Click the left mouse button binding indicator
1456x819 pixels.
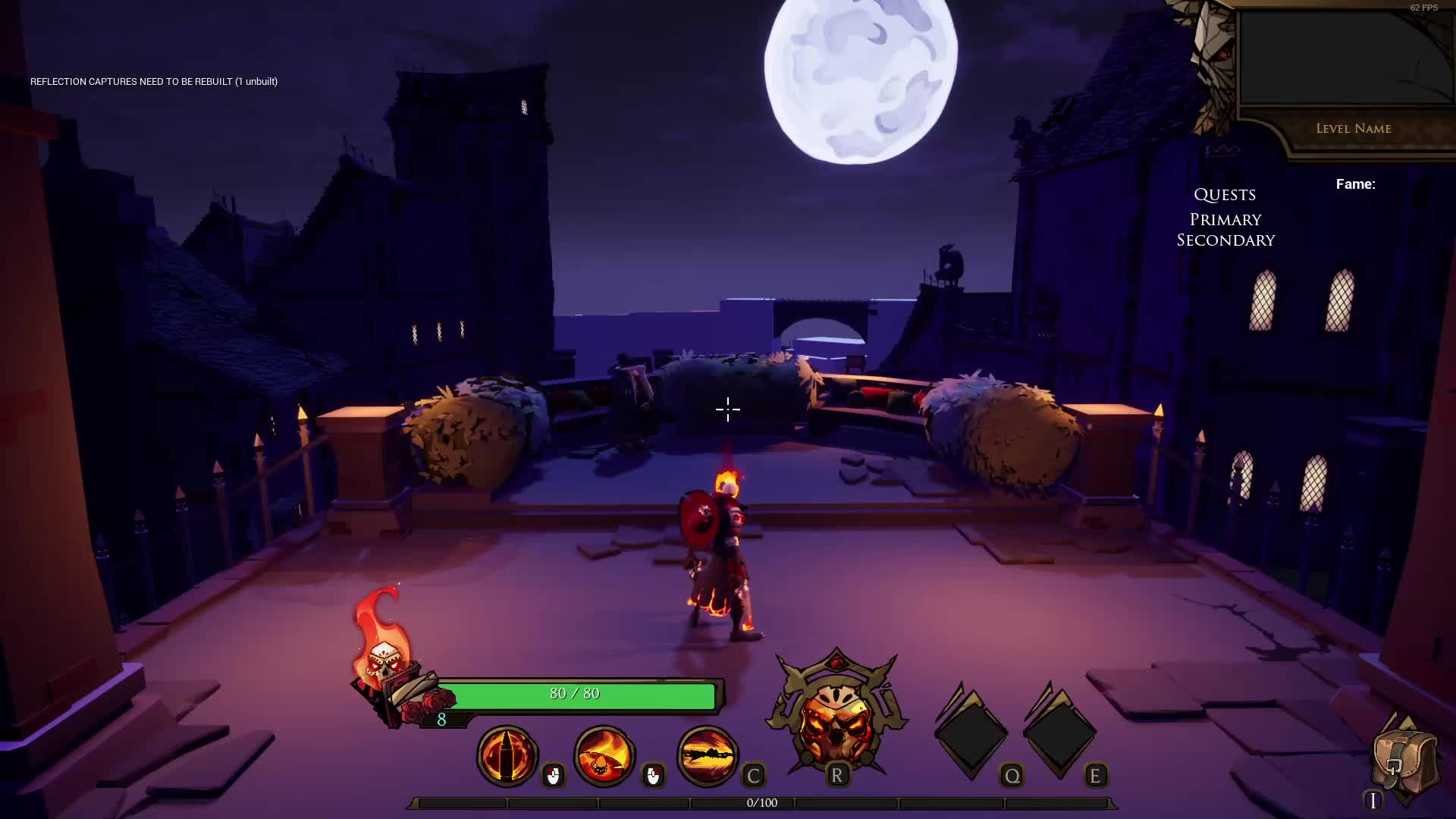point(554,776)
